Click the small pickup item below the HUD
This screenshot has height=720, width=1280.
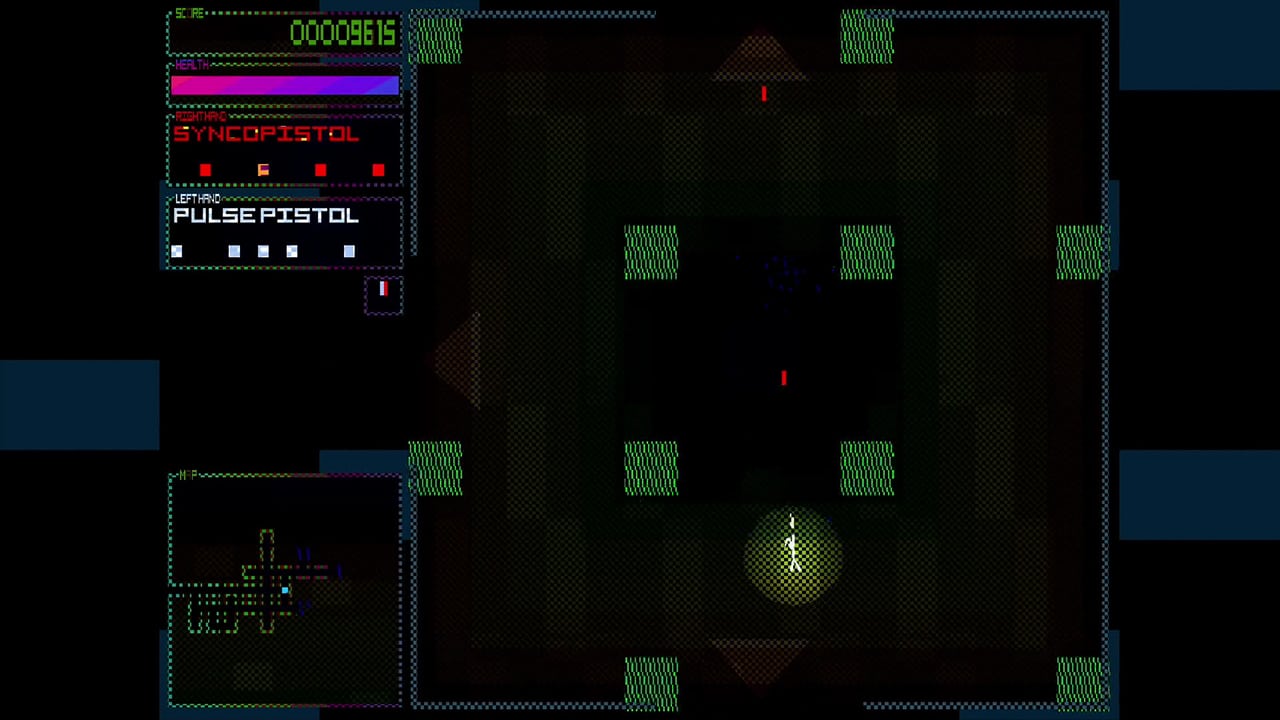[x=383, y=291]
